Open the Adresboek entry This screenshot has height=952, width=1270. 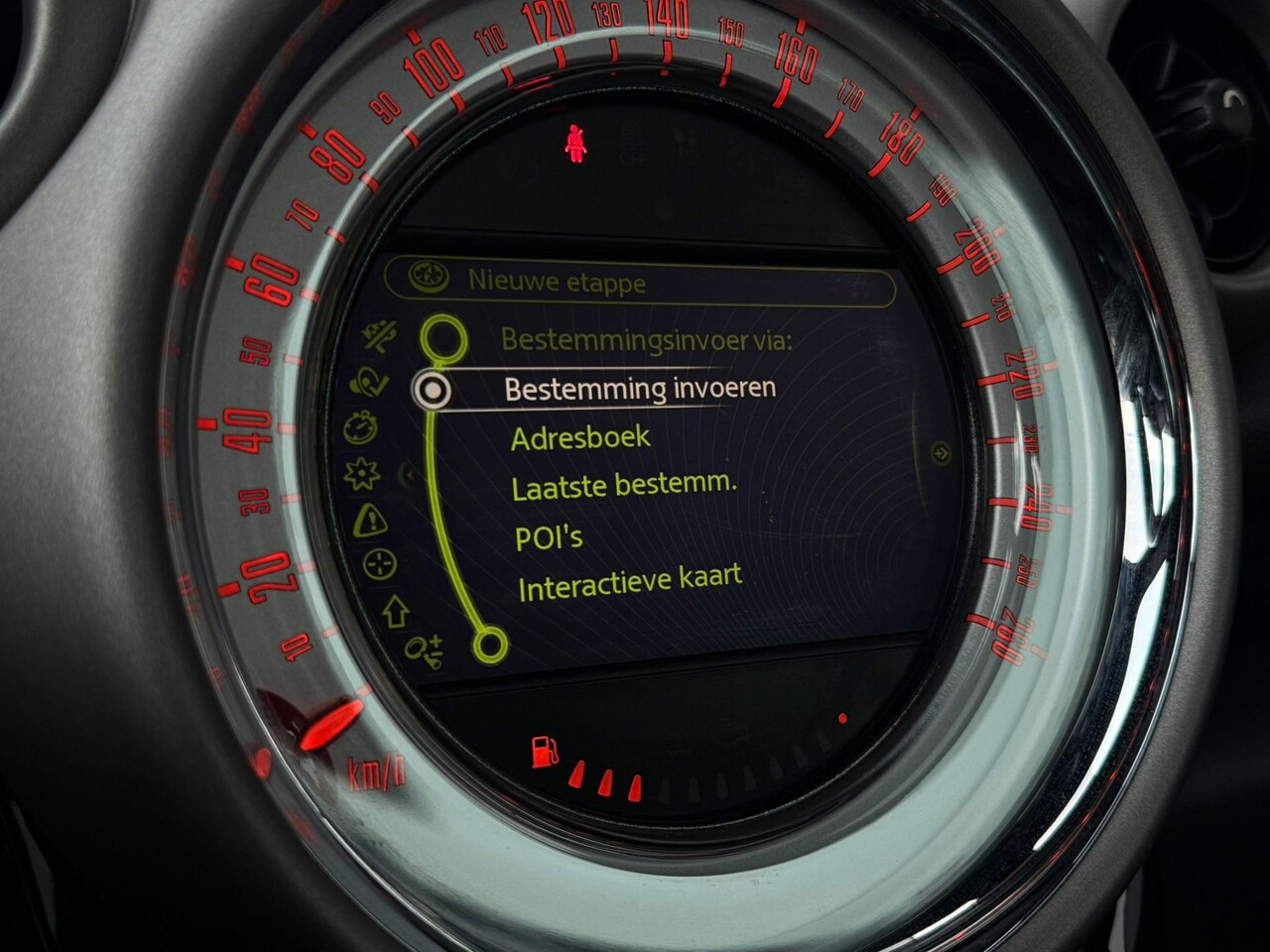(580, 437)
